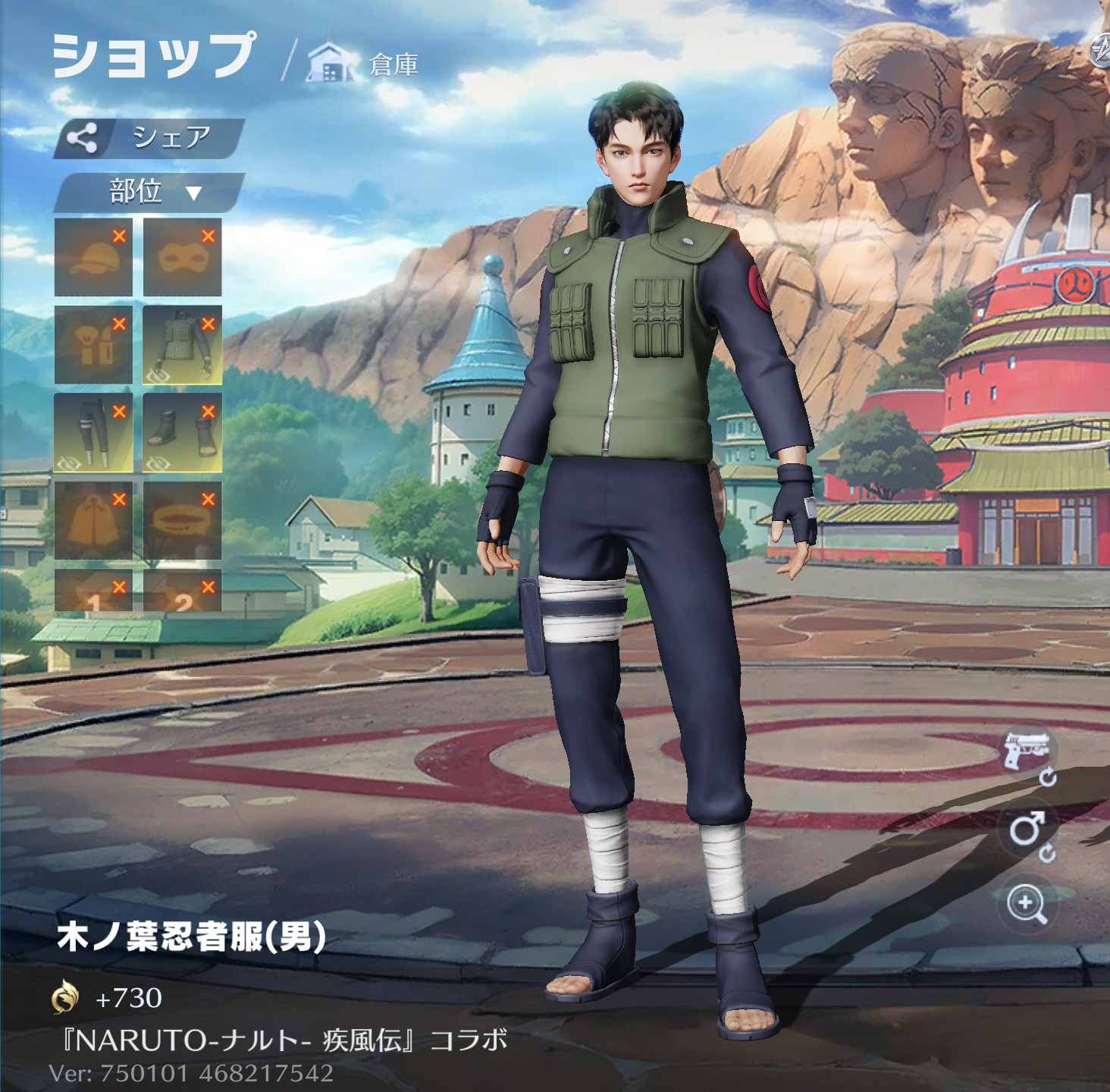Select the ninja sandals slot
1110x1092 pixels.
182,433
